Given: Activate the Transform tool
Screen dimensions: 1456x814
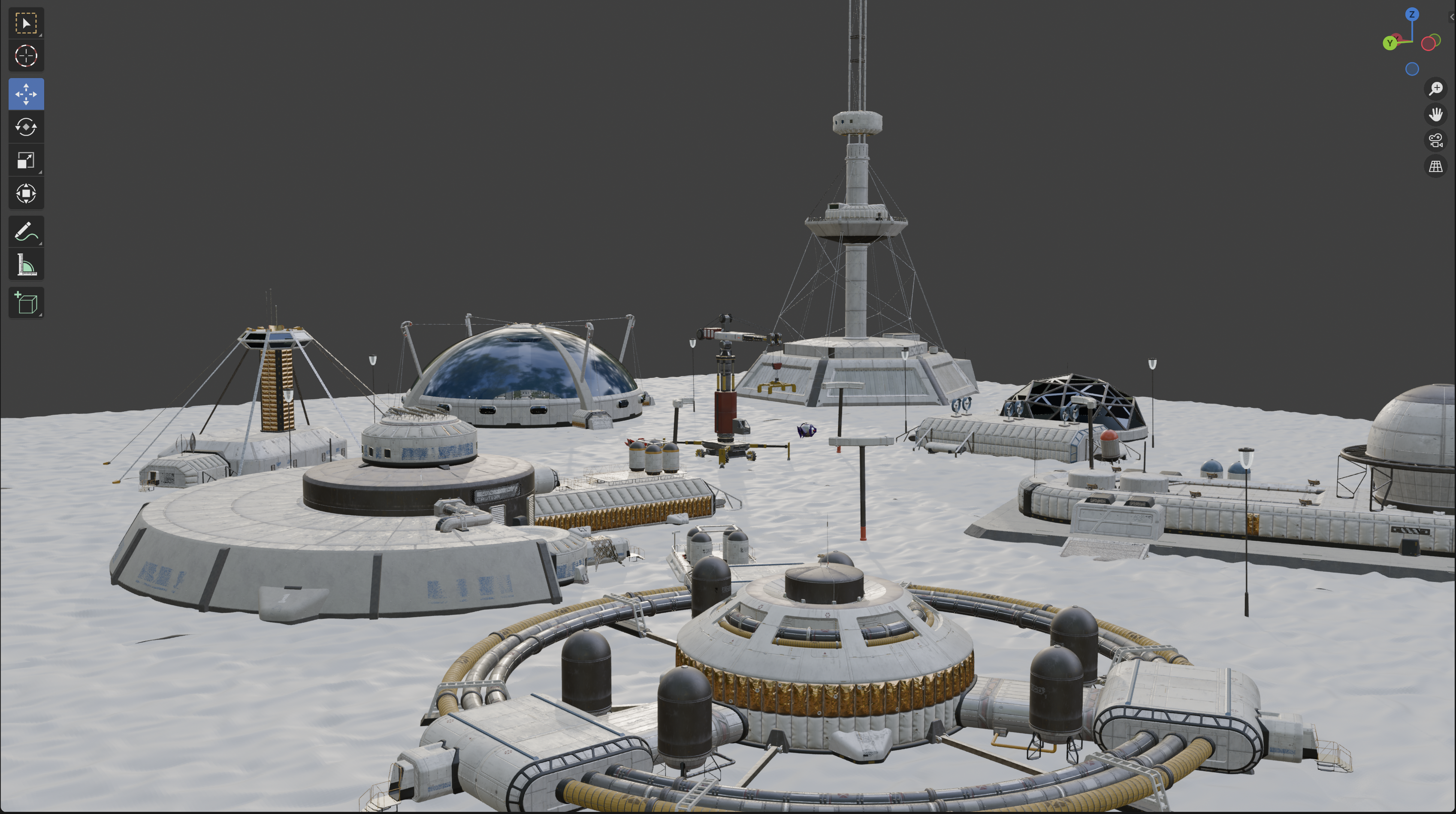Looking at the screenshot, I should (26, 194).
